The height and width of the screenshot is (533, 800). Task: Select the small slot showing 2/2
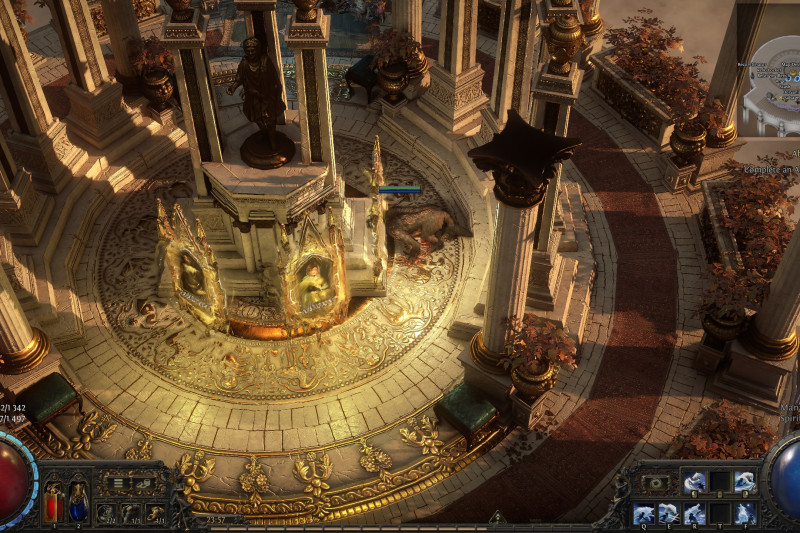107,513
